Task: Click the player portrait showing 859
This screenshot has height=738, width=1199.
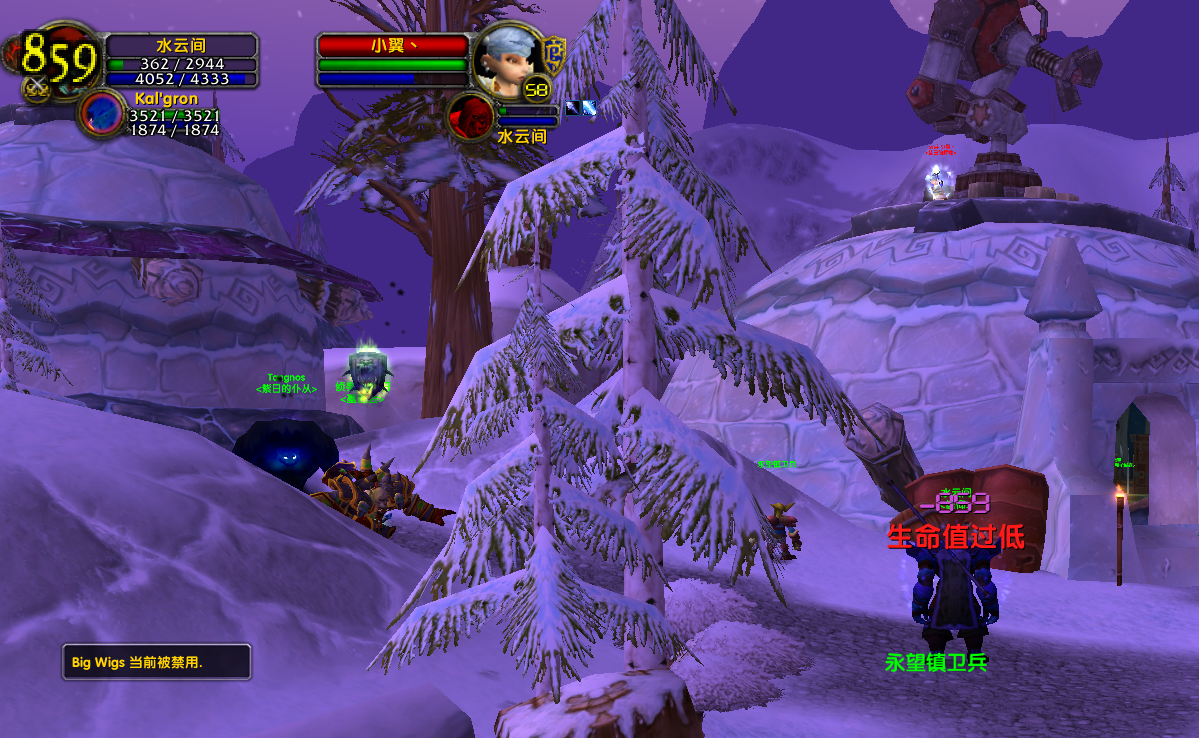Action: (58, 60)
